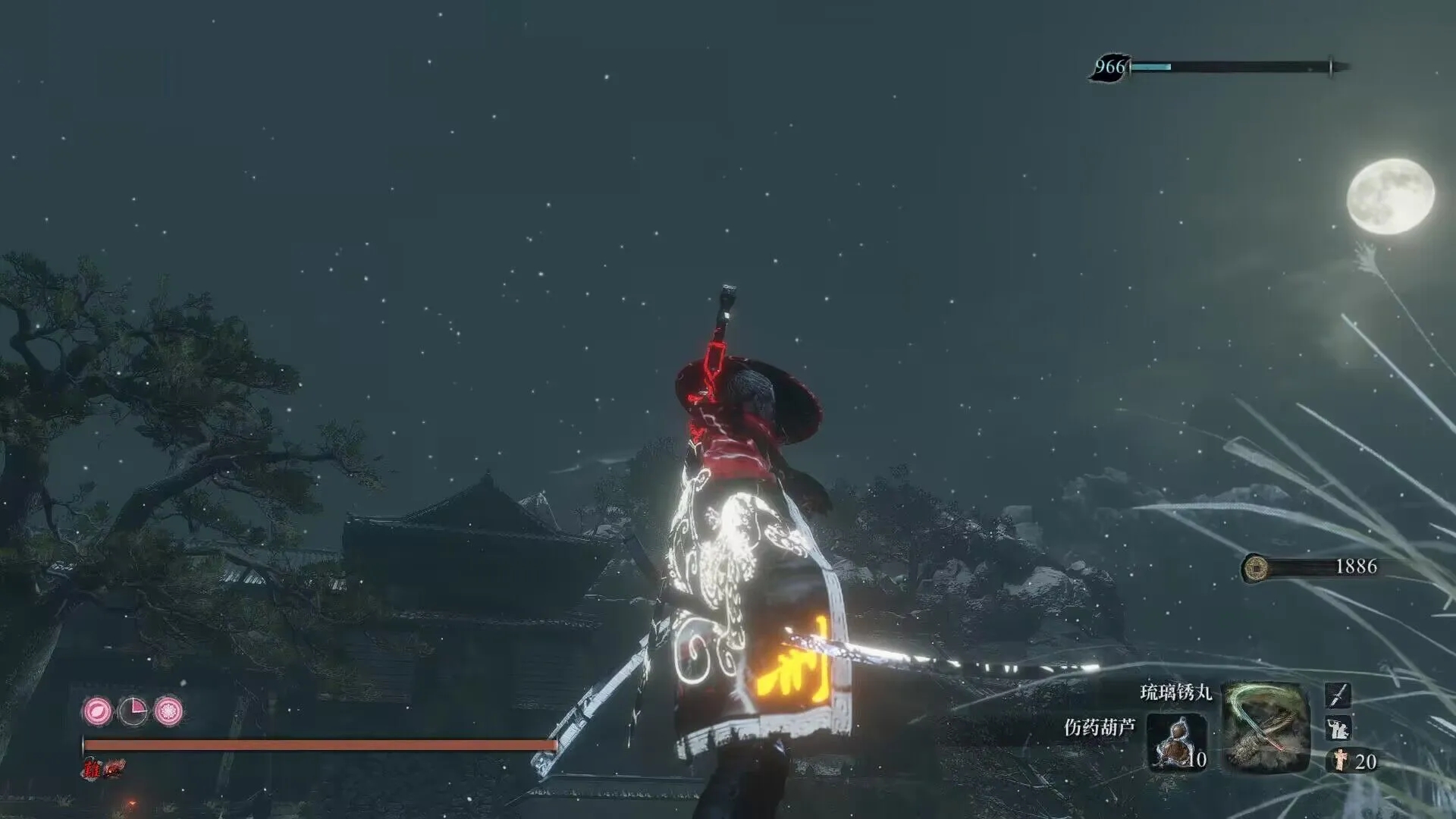Click the sen coin icon
This screenshot has height=819, width=1456.
[1257, 566]
